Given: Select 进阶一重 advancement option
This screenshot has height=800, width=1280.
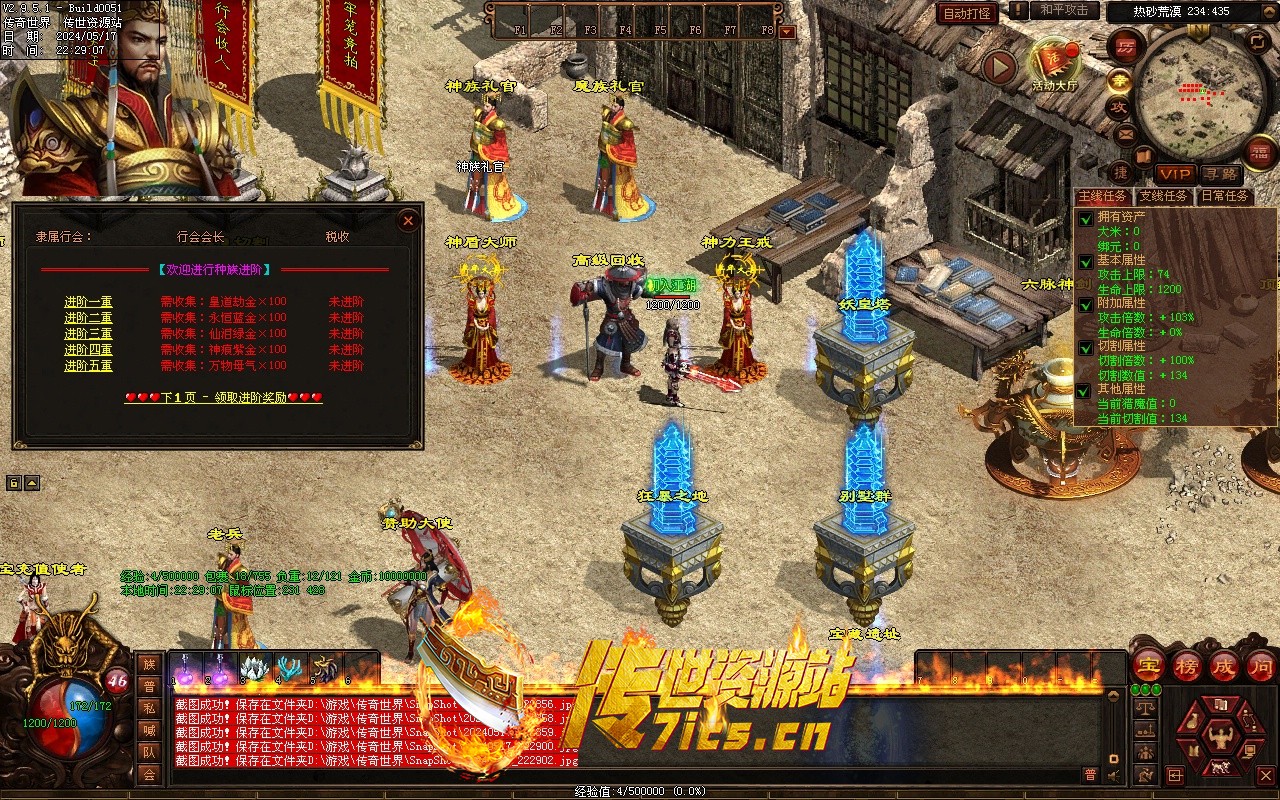Looking at the screenshot, I should [x=88, y=302].
